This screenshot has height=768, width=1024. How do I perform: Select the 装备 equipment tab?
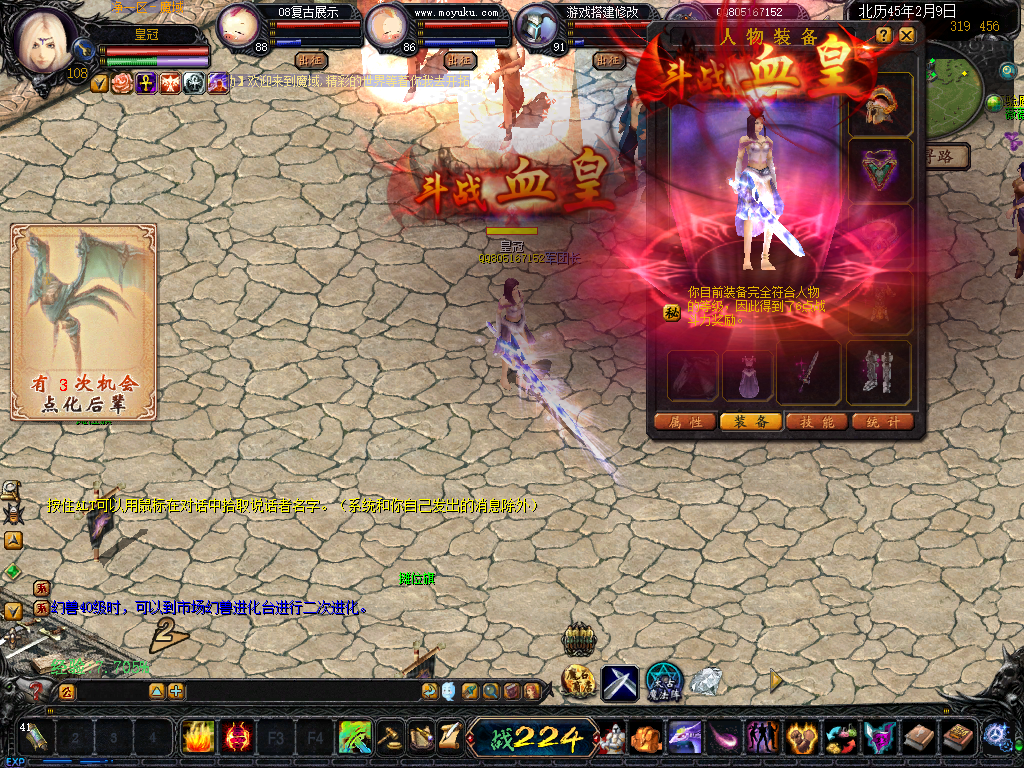[x=751, y=422]
